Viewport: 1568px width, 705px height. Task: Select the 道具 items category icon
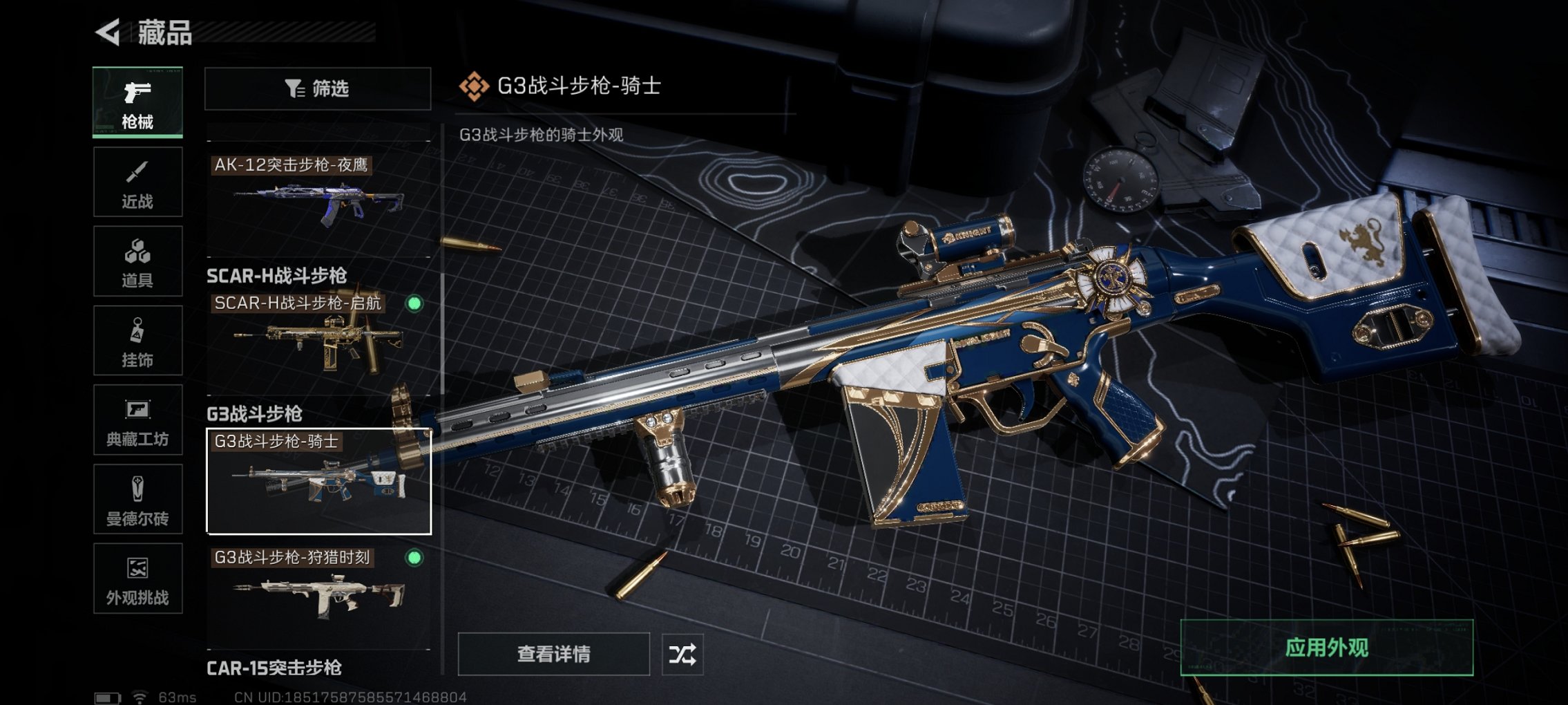137,261
